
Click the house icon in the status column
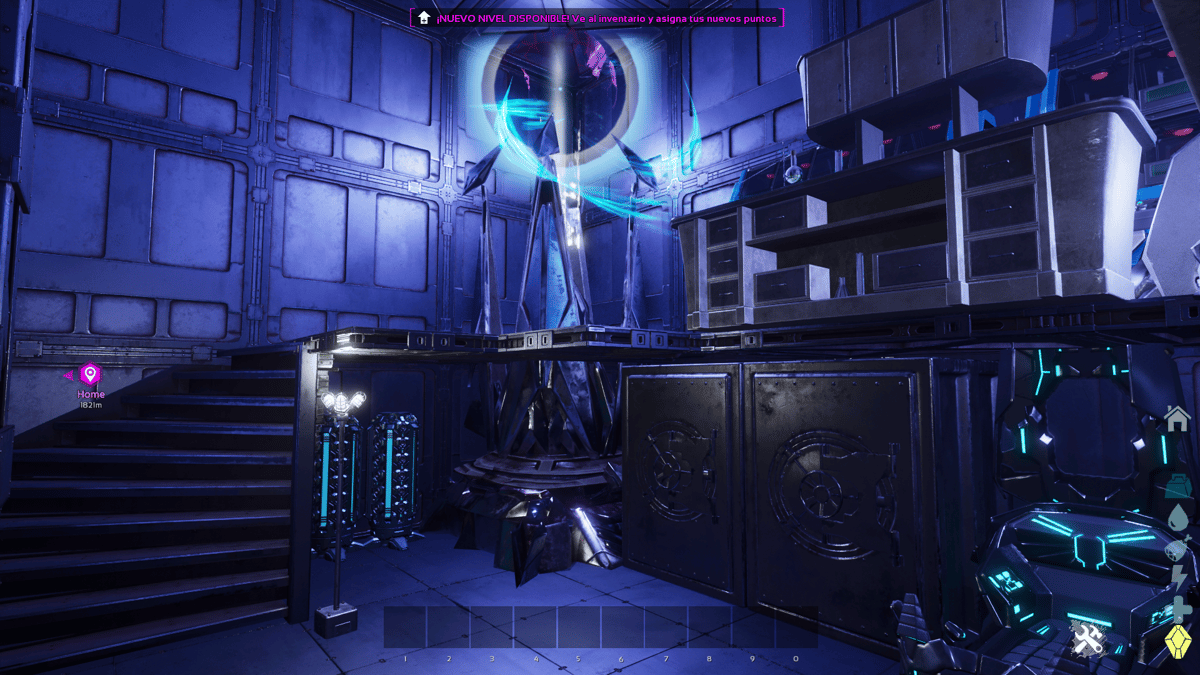coord(1177,420)
